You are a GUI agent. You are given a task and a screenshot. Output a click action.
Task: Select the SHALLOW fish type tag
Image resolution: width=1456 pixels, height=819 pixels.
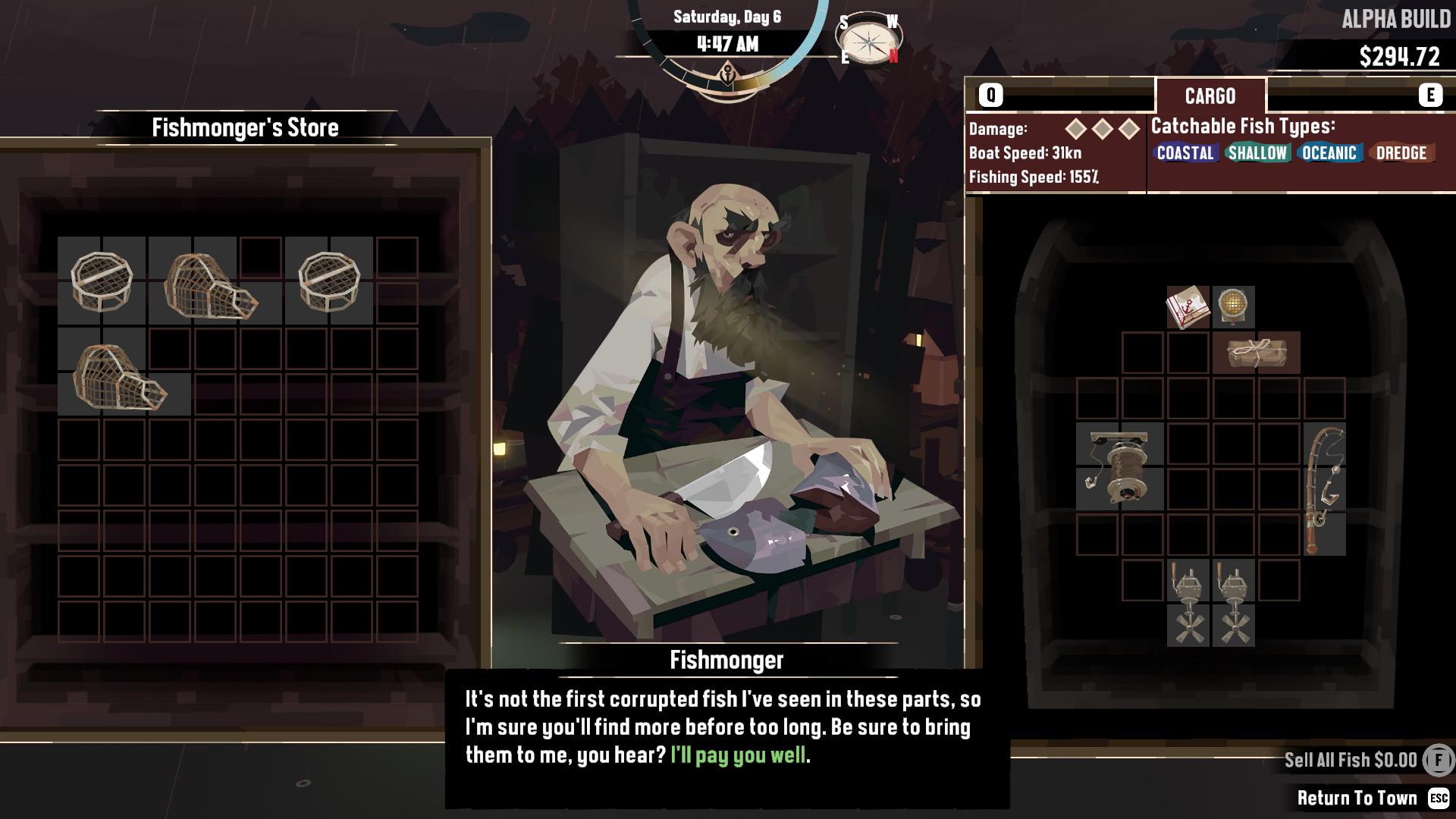[x=1257, y=153]
